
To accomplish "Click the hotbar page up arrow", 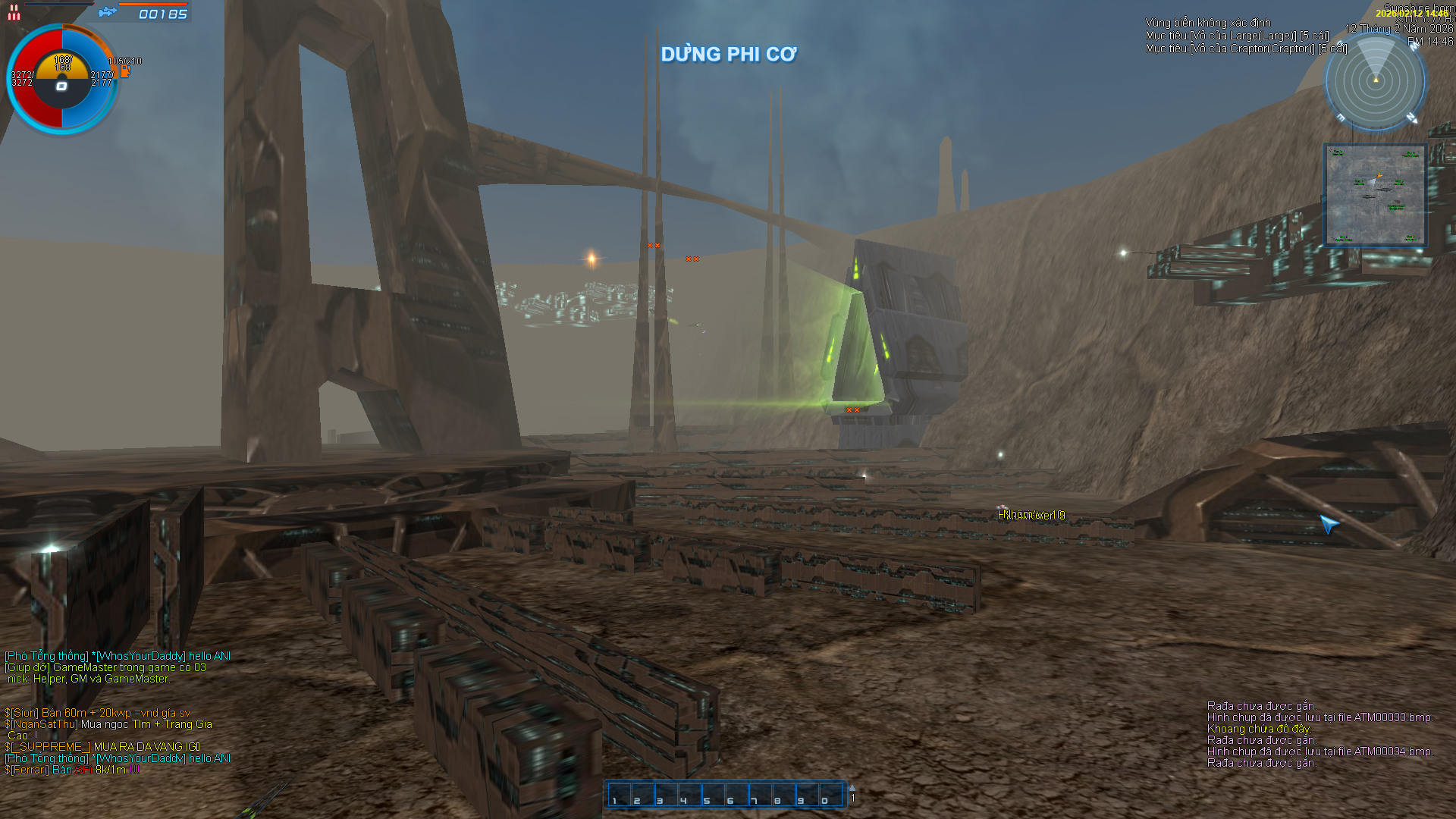I will [x=852, y=788].
